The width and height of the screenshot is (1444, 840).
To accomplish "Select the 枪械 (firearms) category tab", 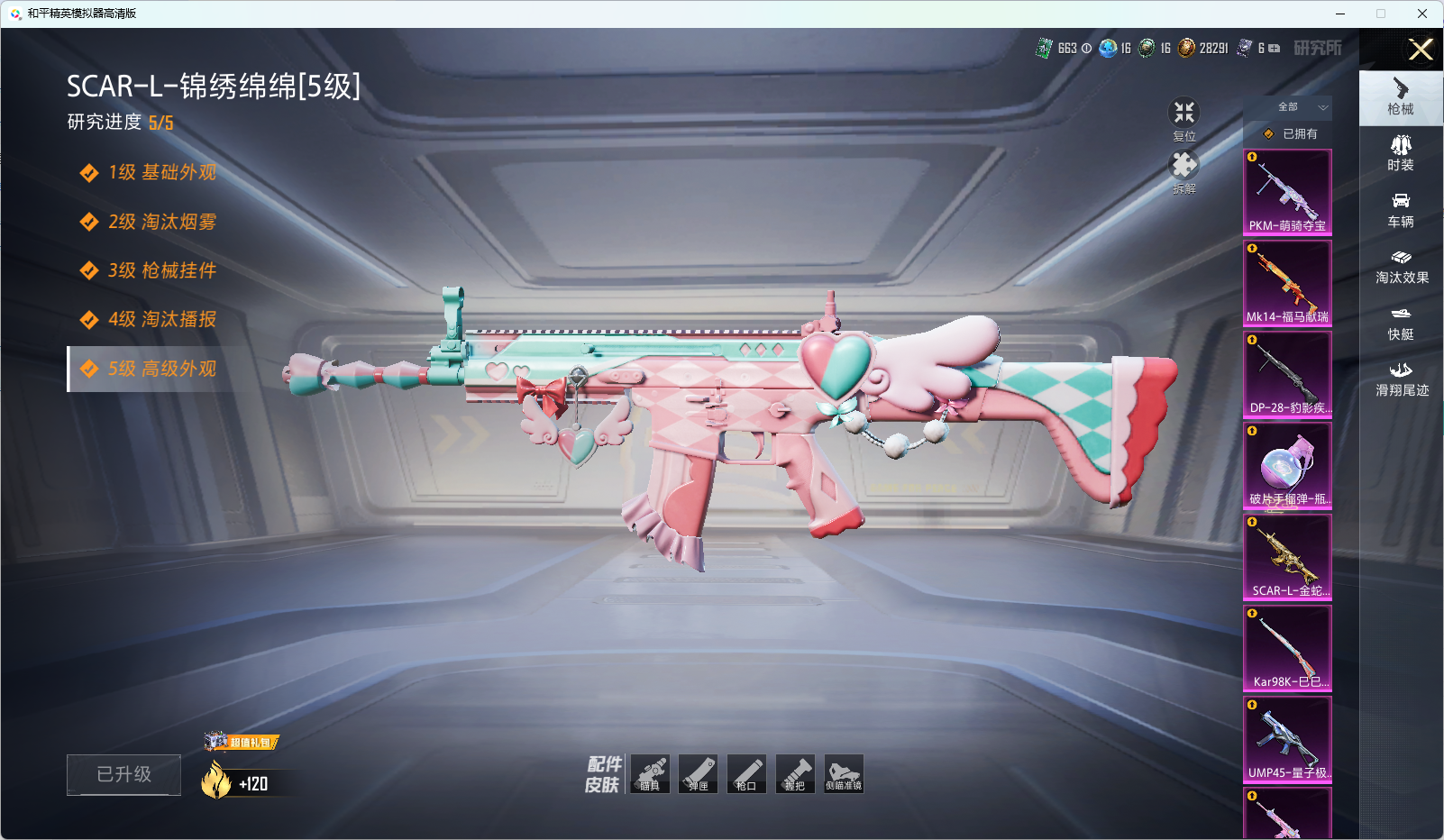I will (x=1401, y=96).
